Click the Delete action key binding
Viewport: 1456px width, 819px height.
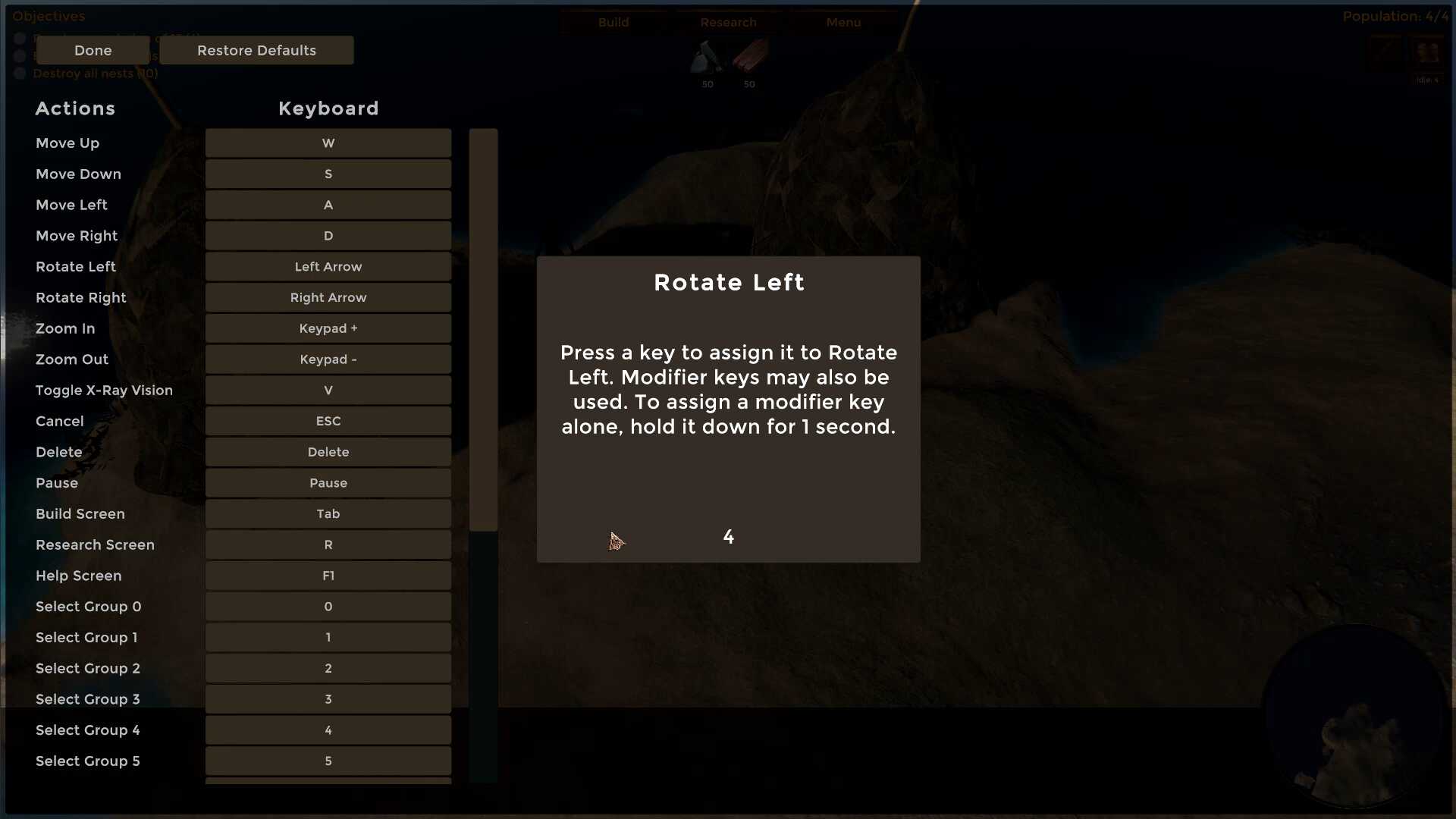click(x=328, y=452)
